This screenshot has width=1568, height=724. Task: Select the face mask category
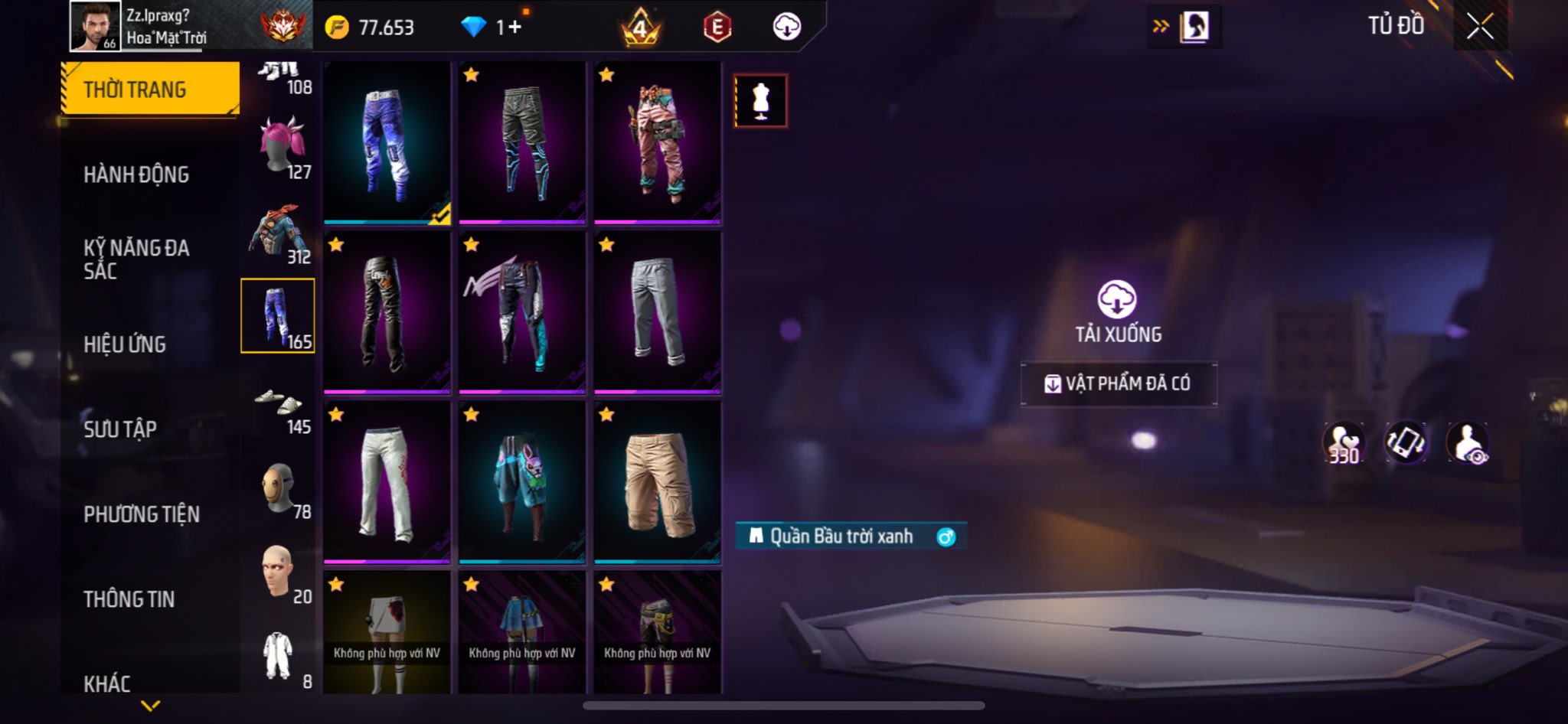tap(278, 488)
